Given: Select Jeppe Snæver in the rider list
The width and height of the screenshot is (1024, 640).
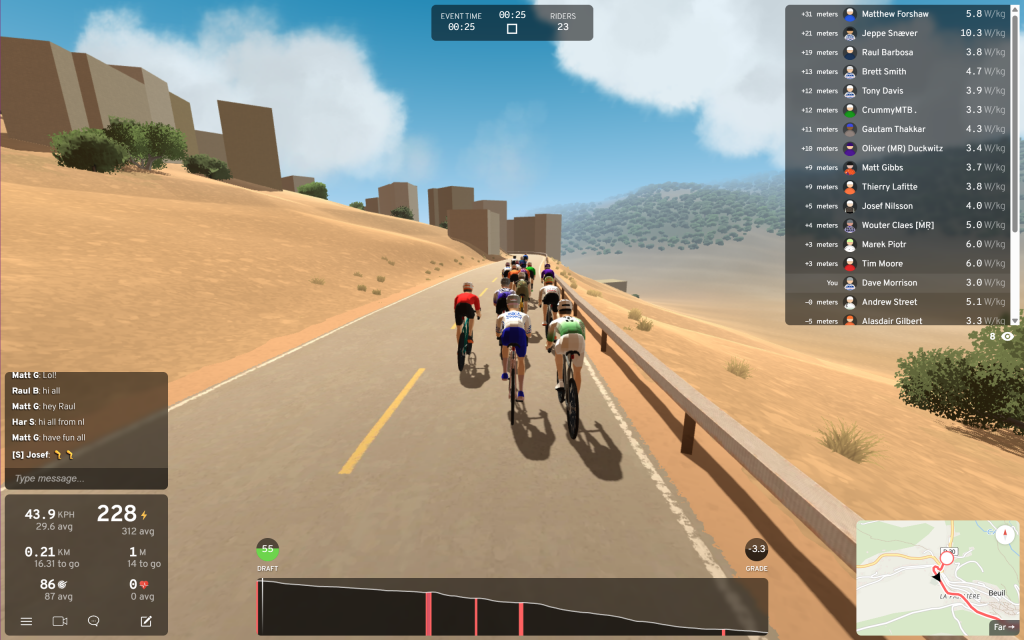Looking at the screenshot, I should point(897,33).
